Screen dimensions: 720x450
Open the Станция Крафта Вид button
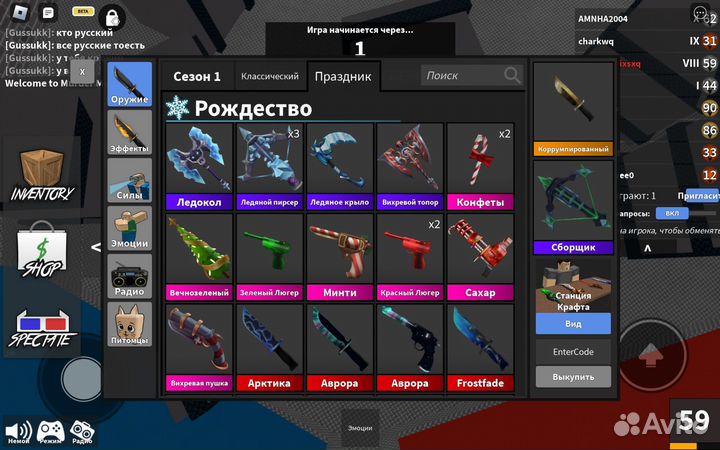pos(573,324)
